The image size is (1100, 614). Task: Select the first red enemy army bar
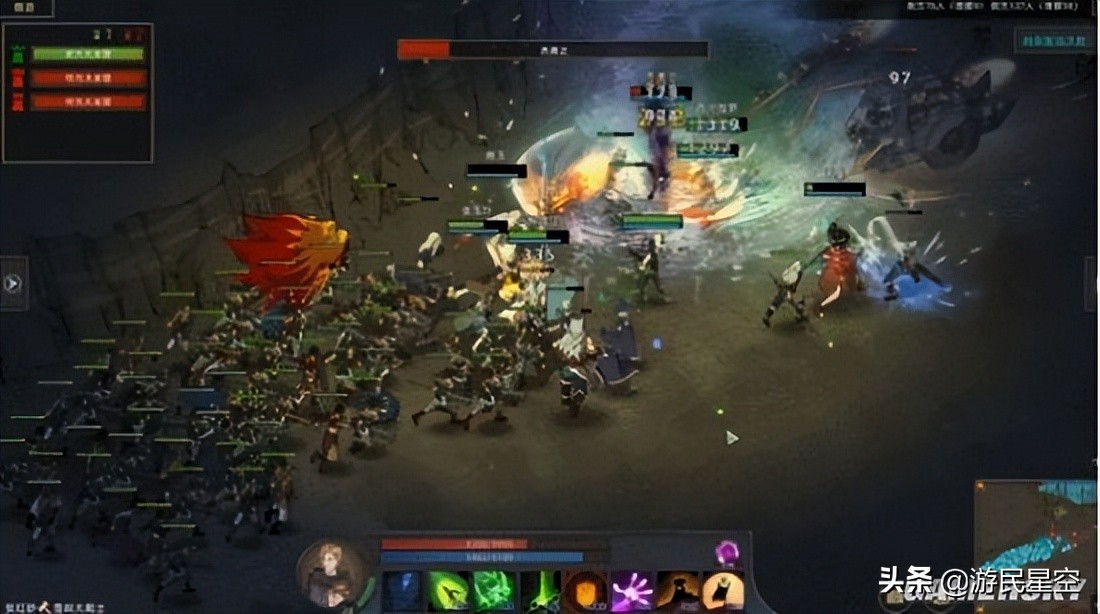point(88,78)
